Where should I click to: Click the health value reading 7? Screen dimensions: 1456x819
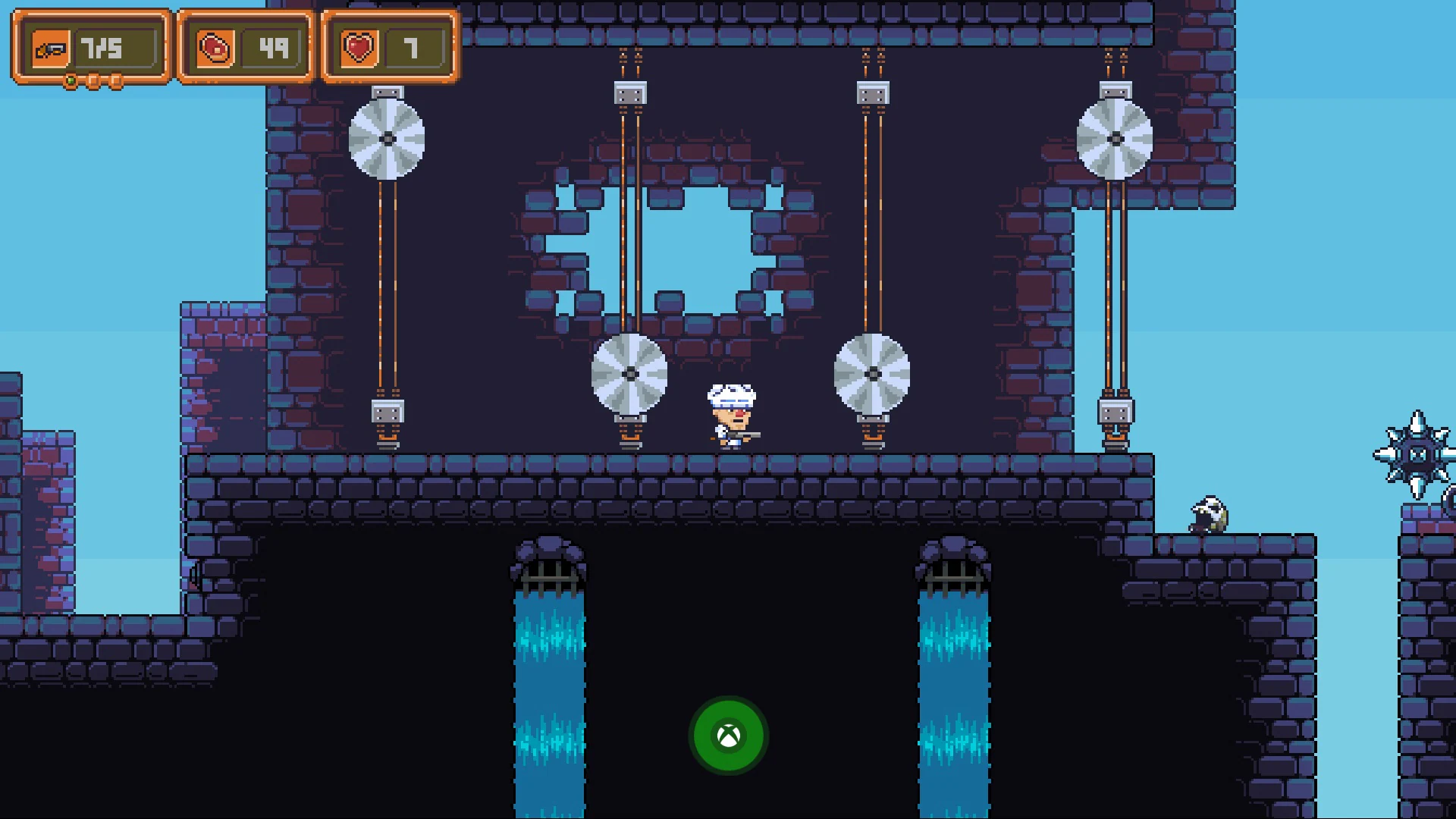click(412, 46)
